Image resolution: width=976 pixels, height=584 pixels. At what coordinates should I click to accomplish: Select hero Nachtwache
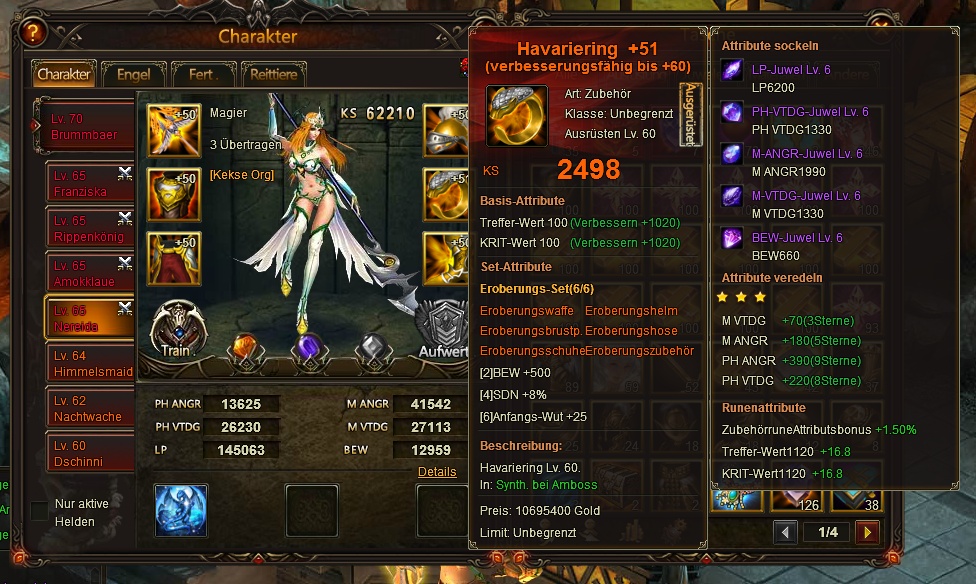(90, 408)
